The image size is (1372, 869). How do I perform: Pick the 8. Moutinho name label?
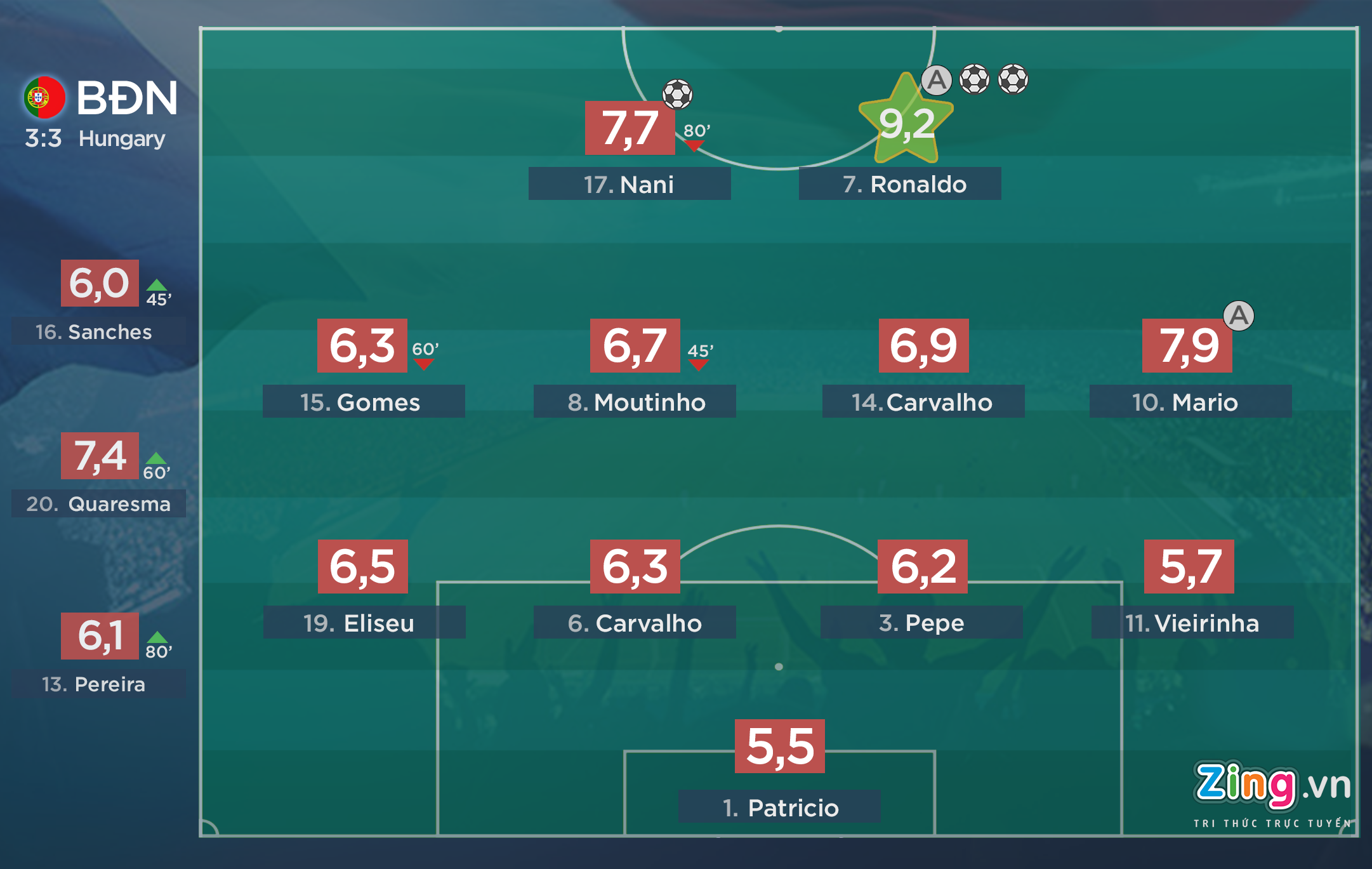[x=635, y=402]
